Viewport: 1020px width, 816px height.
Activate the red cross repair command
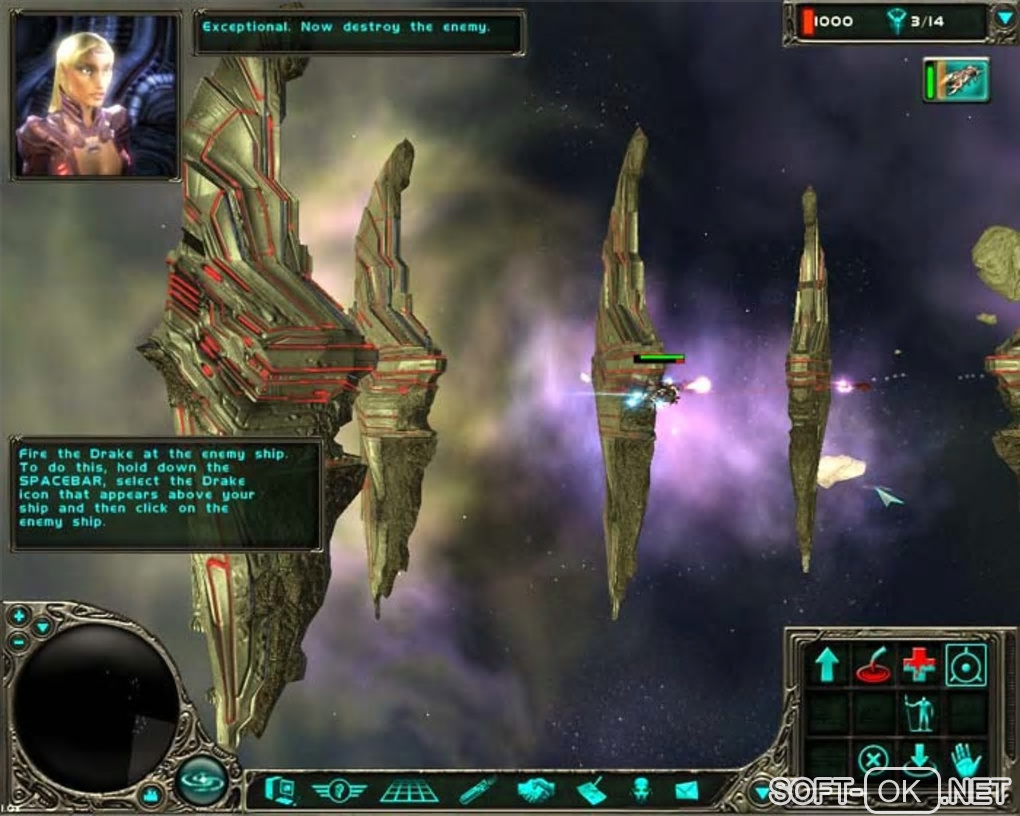[919, 665]
